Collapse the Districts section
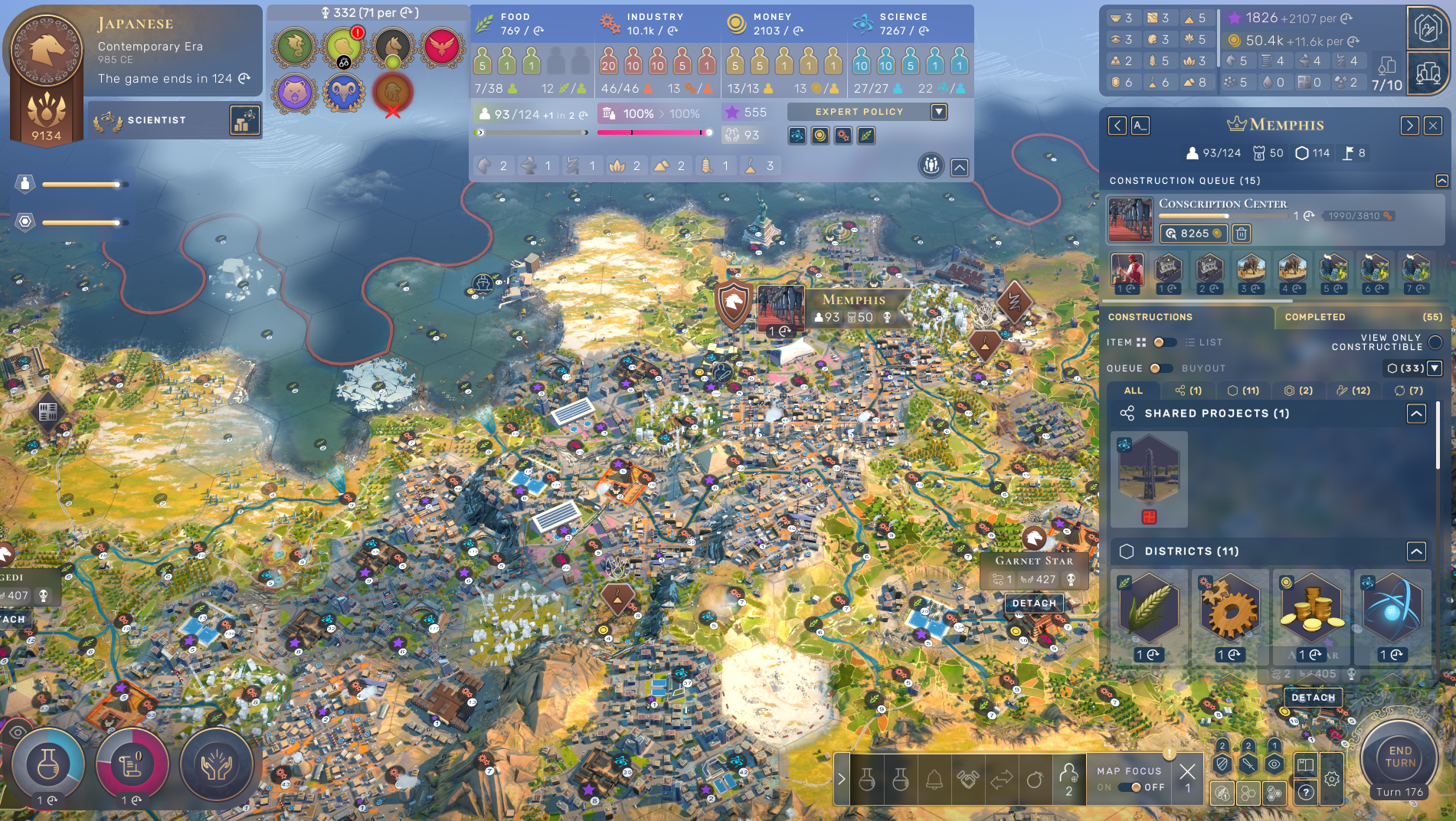Viewport: 1456px width, 821px height. 1416,551
